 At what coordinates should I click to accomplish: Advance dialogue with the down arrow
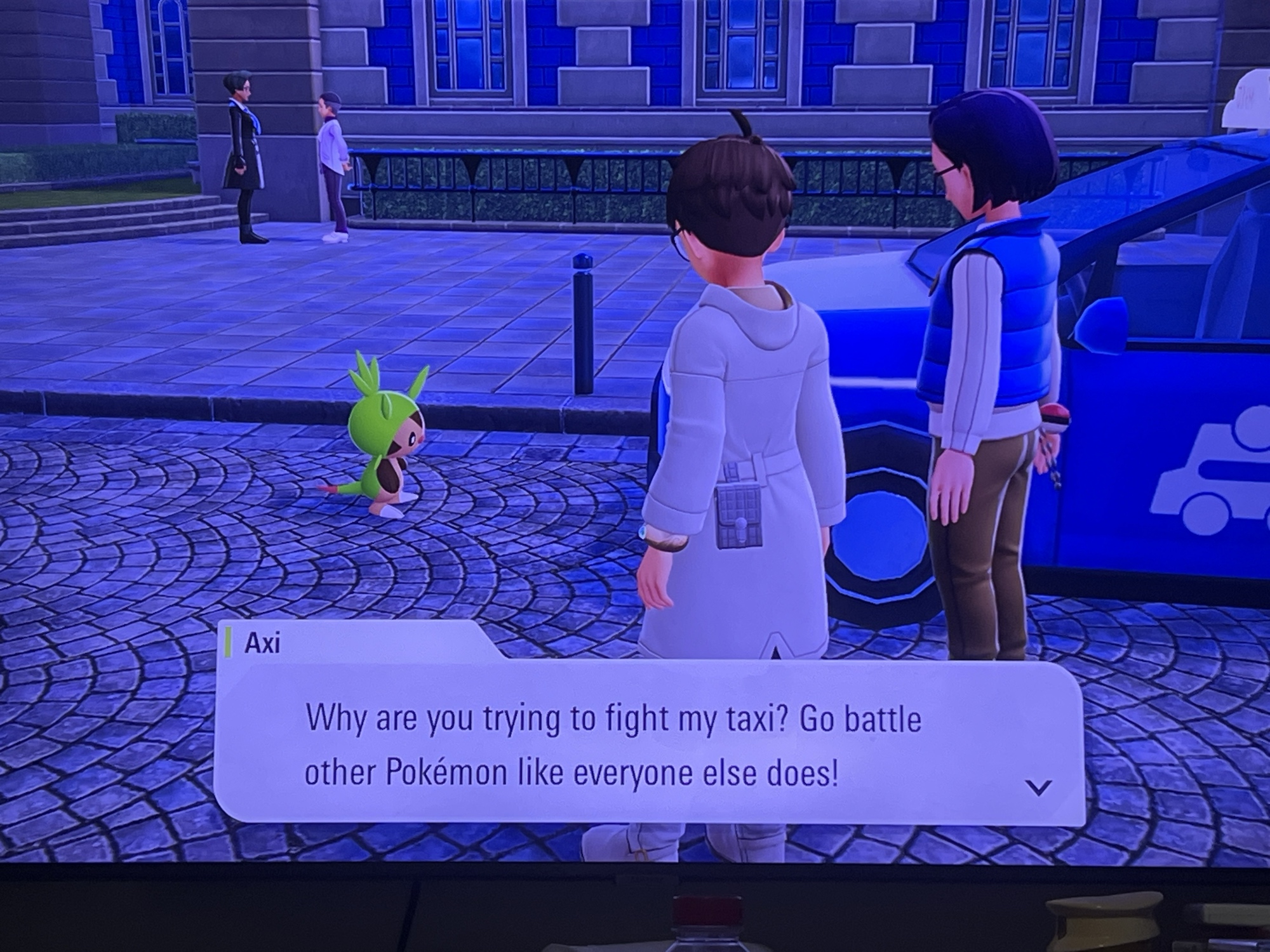1038,788
